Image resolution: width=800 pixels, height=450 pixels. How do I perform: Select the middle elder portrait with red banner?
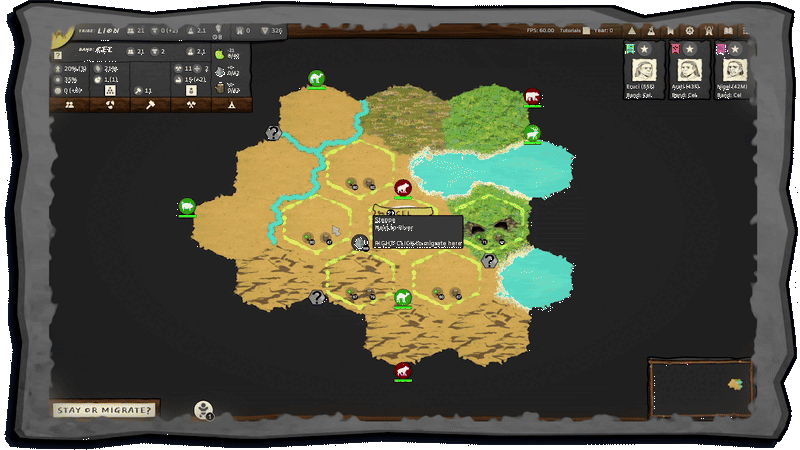(687, 68)
